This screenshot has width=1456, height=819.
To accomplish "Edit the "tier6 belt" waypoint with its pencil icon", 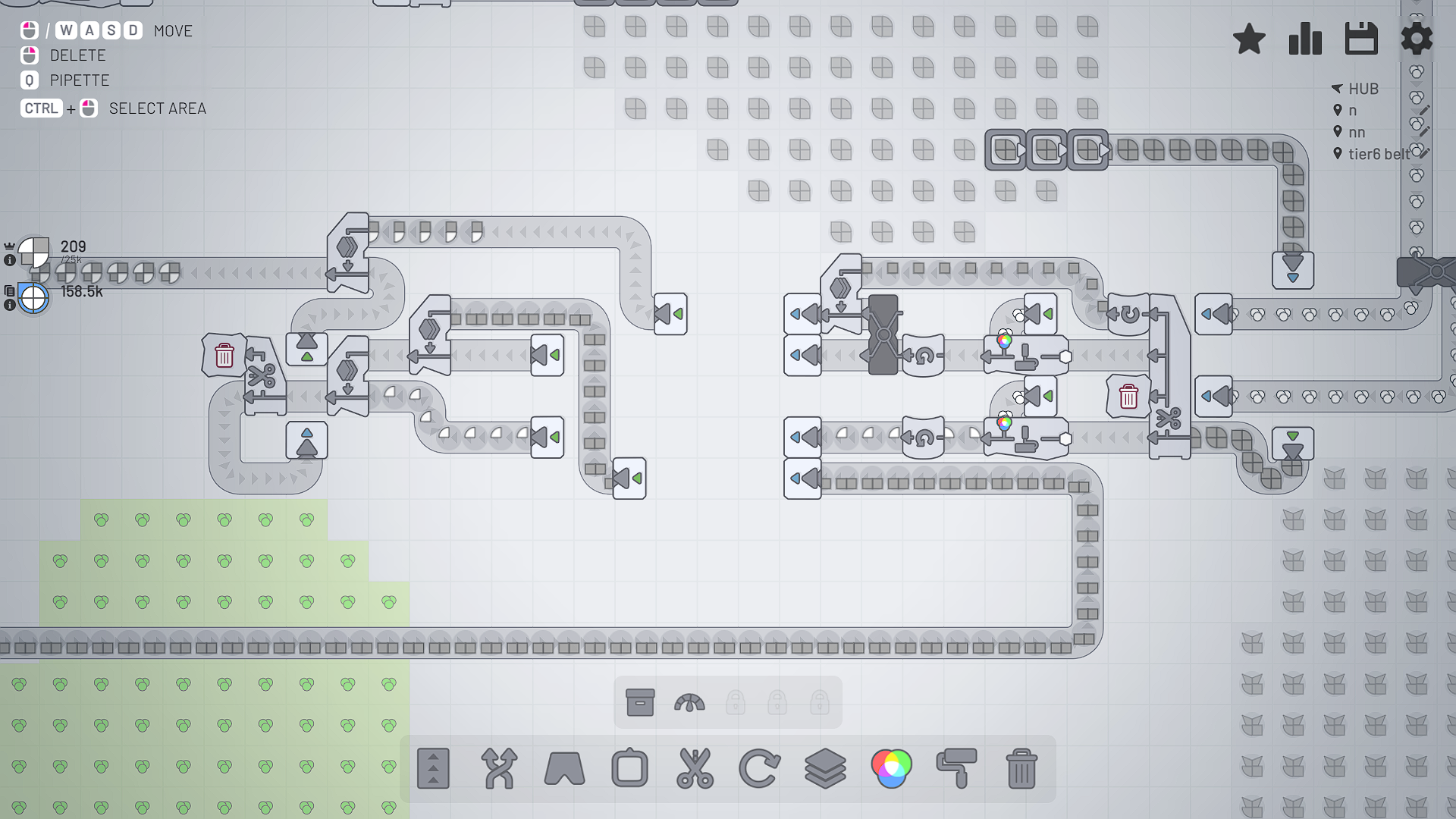I will click(1425, 152).
